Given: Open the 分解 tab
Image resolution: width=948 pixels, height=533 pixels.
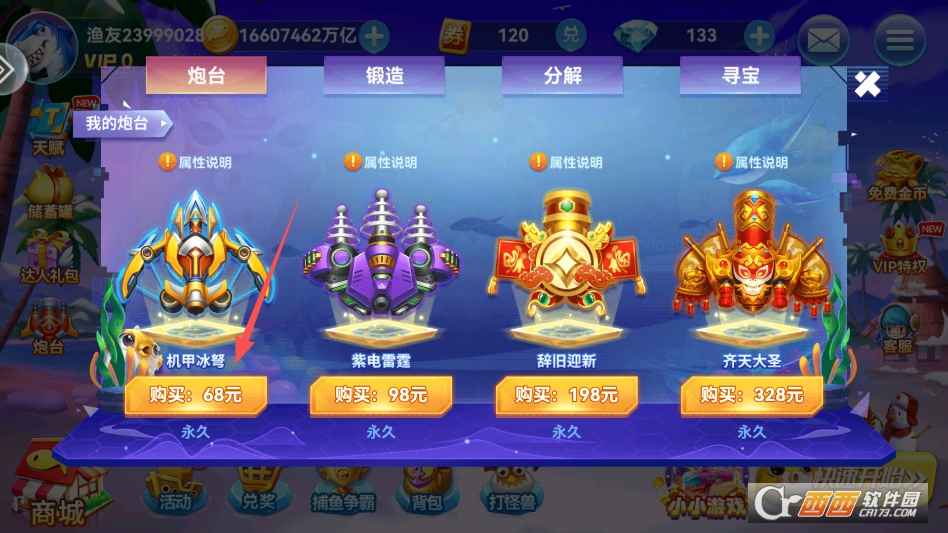Looking at the screenshot, I should (x=562, y=76).
